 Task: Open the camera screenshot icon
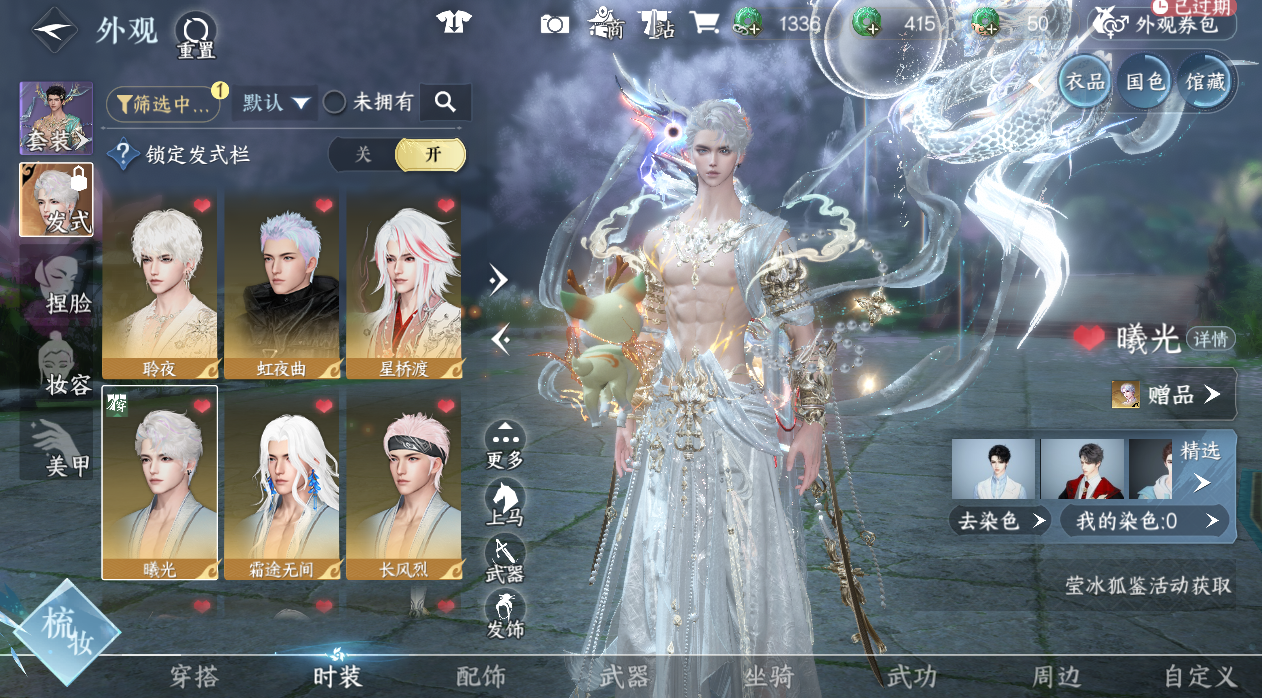554,24
